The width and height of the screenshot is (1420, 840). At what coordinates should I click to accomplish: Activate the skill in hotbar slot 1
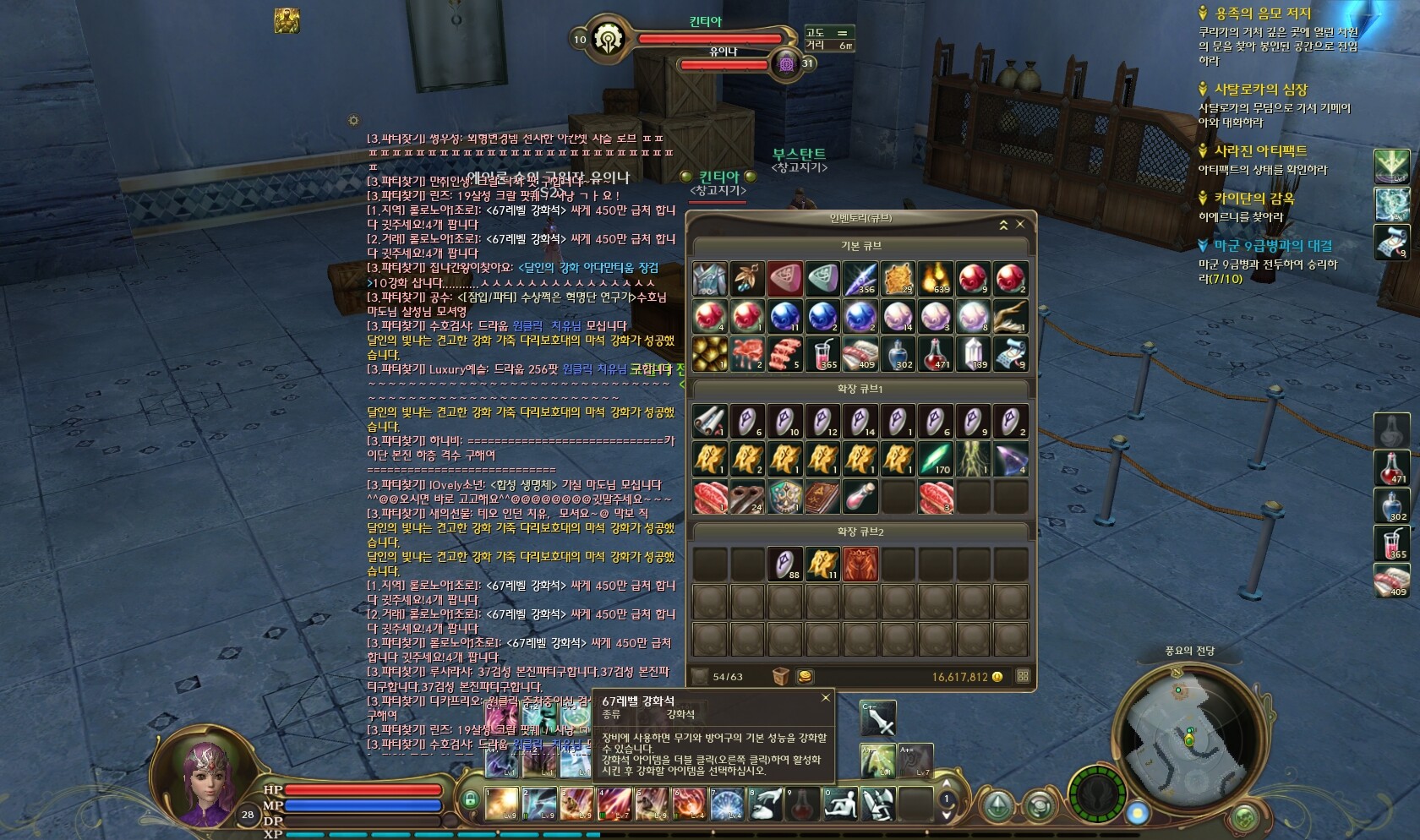501,803
